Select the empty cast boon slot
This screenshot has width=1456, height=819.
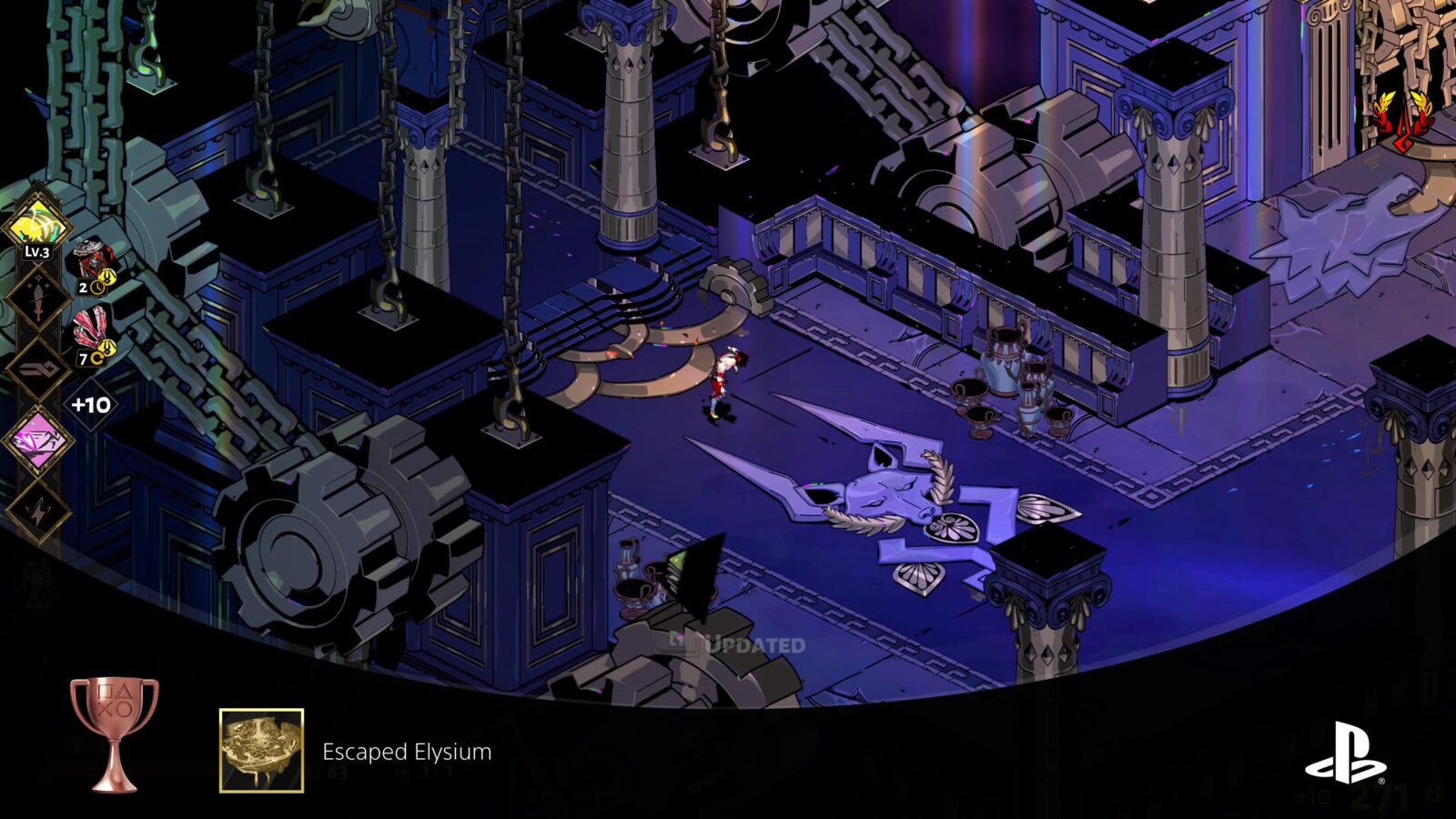pos(37,370)
